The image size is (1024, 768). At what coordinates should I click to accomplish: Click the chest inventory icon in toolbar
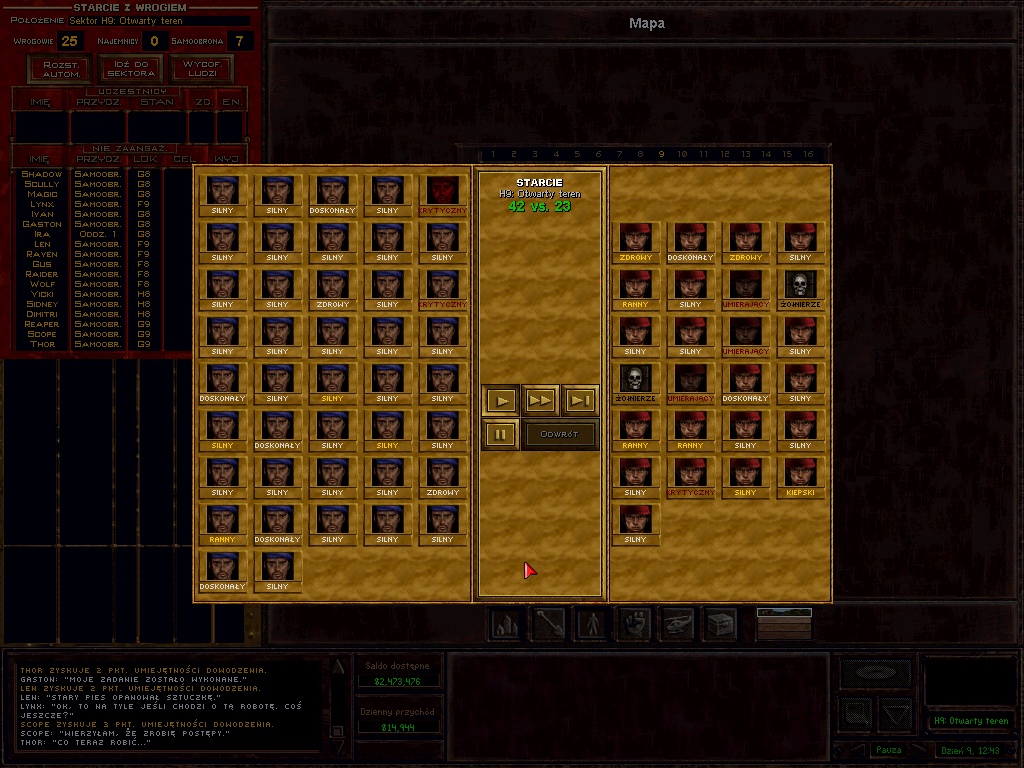click(x=721, y=623)
